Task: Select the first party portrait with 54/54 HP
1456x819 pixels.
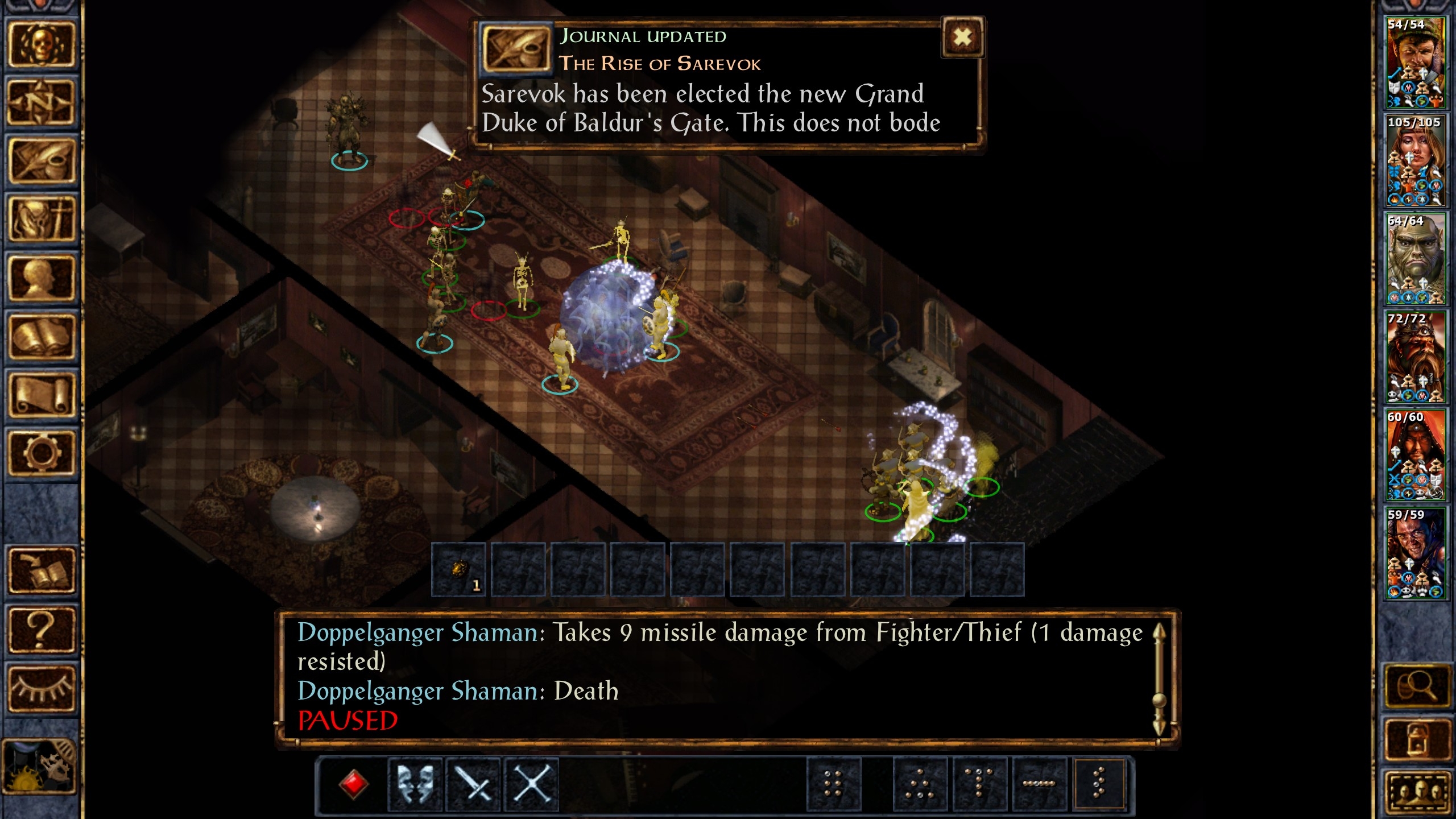Action: [x=1414, y=63]
